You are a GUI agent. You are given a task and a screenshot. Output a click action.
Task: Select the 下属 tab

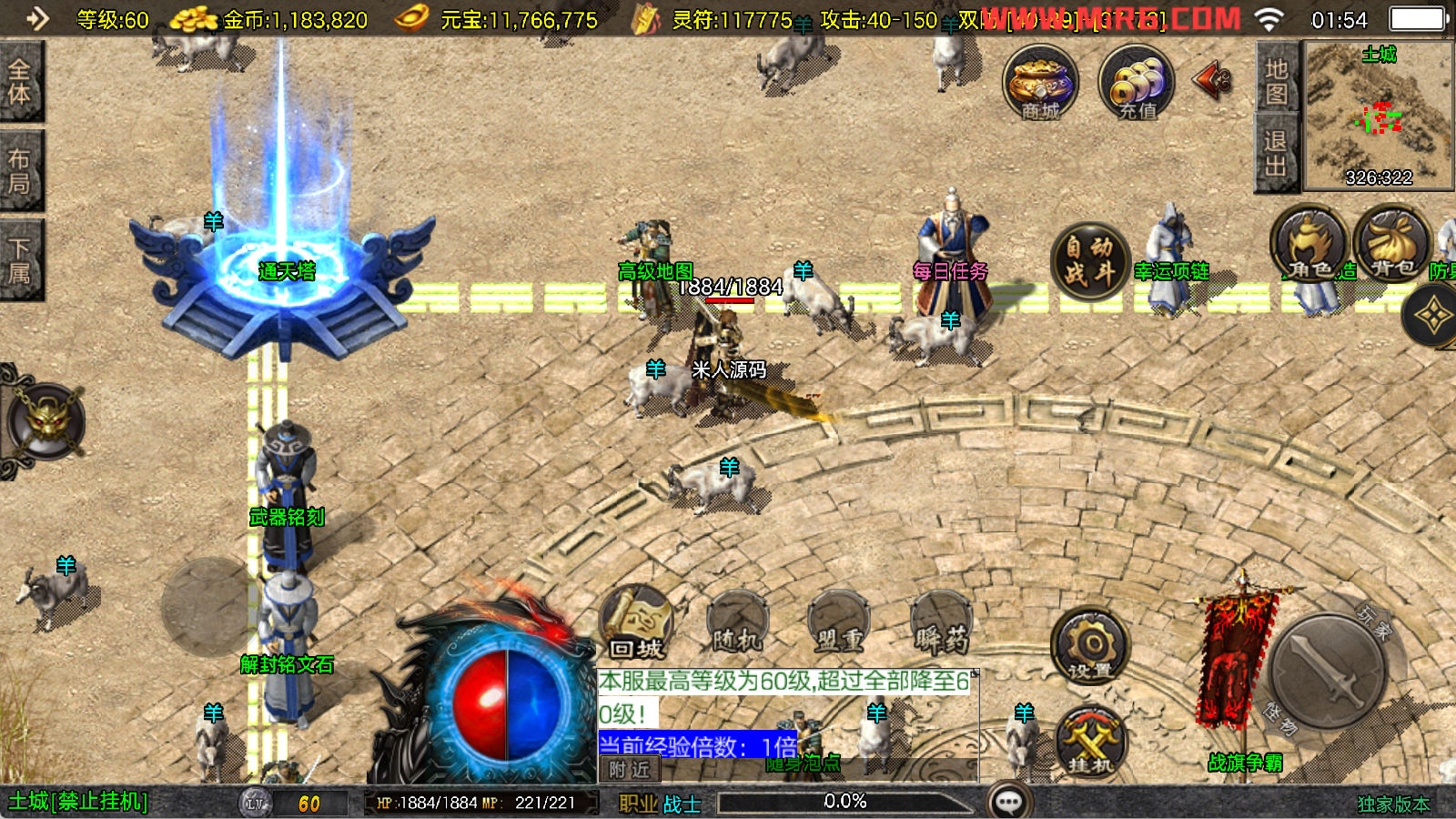(20, 260)
